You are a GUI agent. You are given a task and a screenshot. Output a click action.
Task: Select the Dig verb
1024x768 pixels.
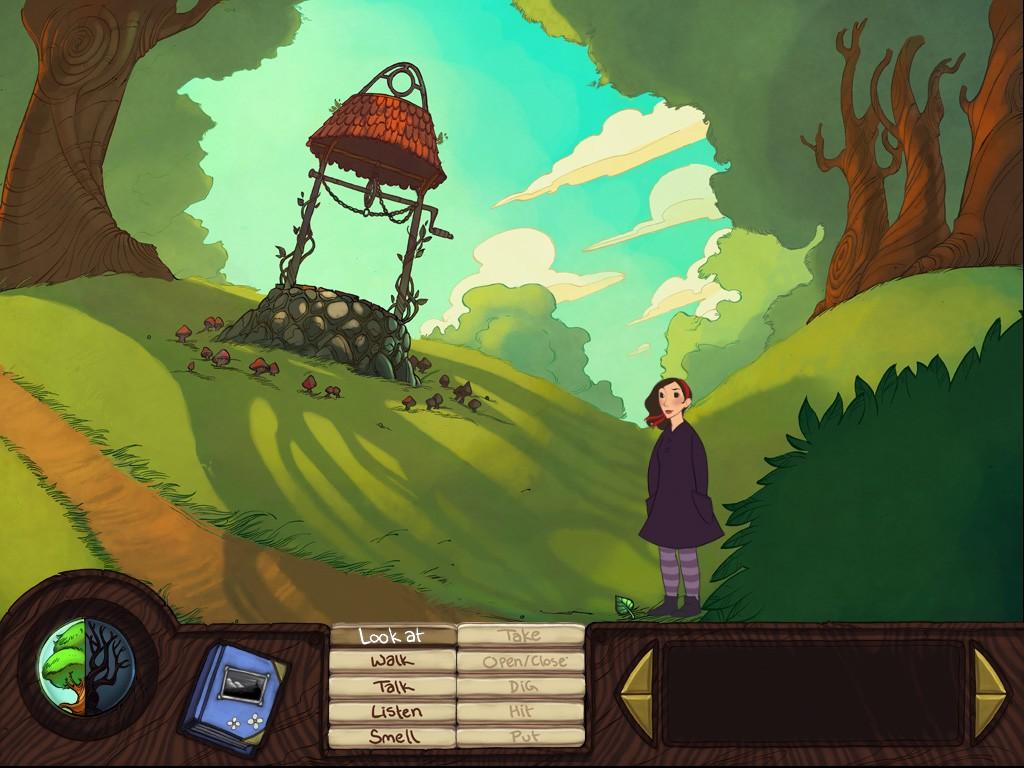coord(520,687)
